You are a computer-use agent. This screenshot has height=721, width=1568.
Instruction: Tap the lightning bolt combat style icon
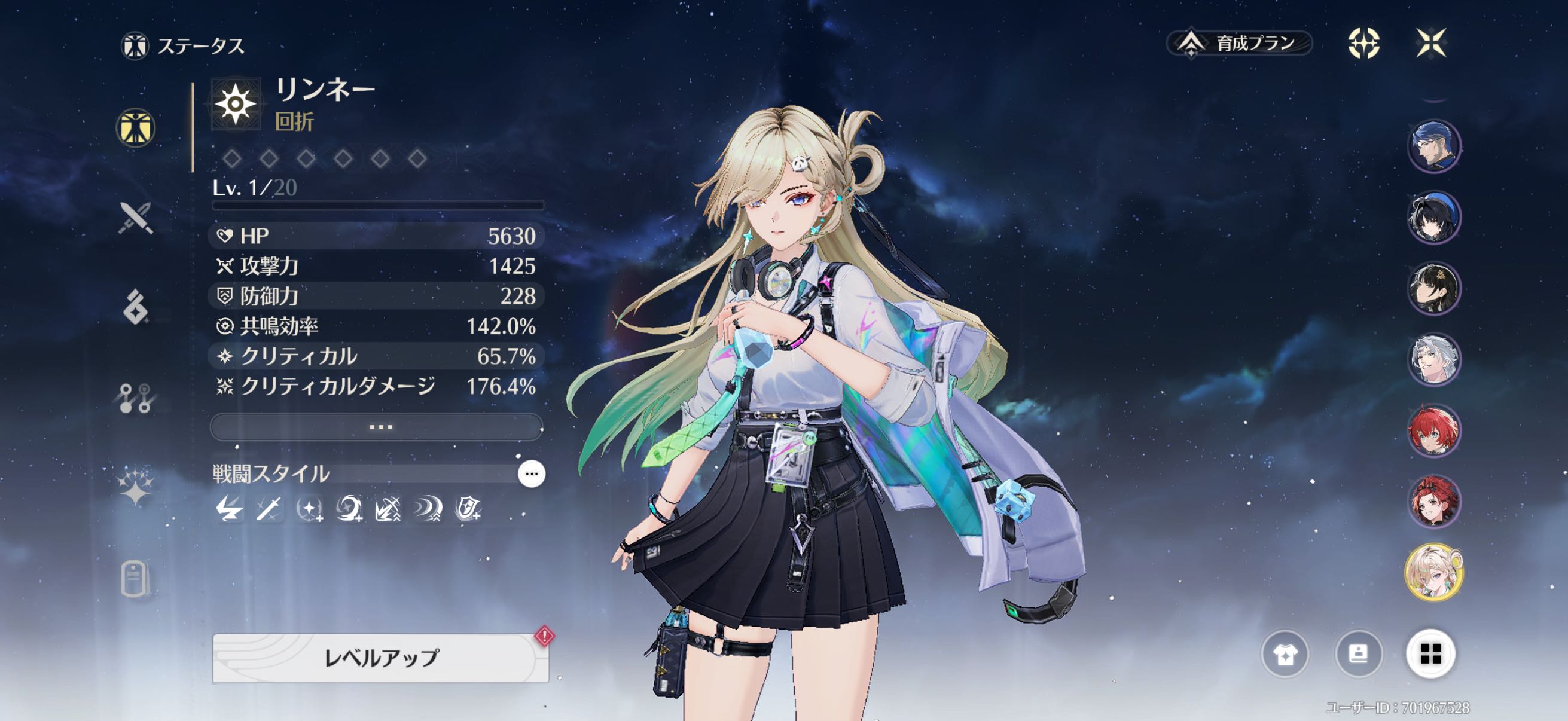click(x=229, y=509)
